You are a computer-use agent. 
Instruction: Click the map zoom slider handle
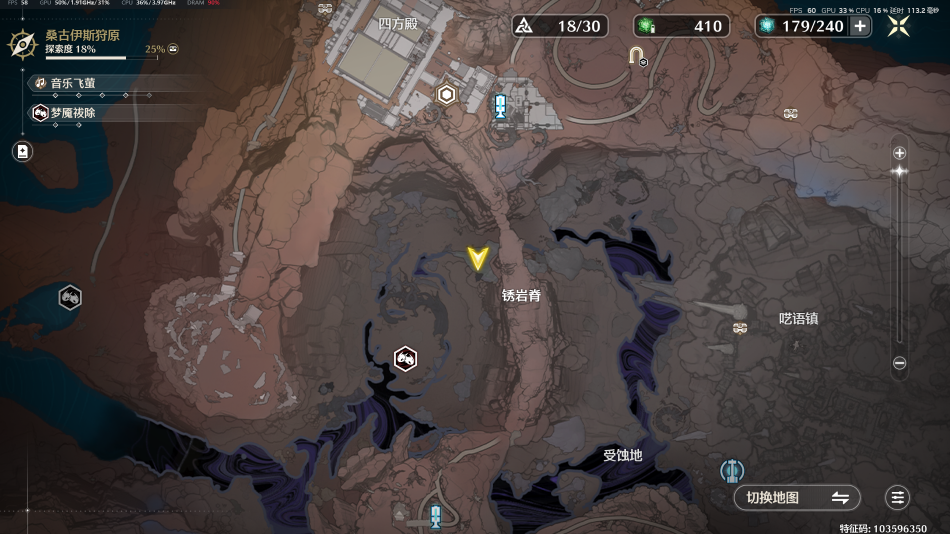point(899,172)
